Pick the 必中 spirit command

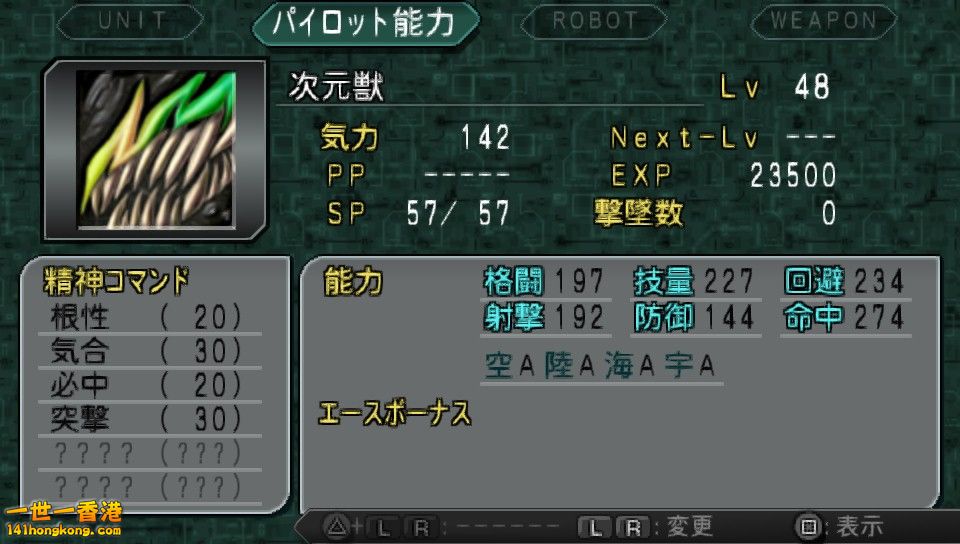146,386
